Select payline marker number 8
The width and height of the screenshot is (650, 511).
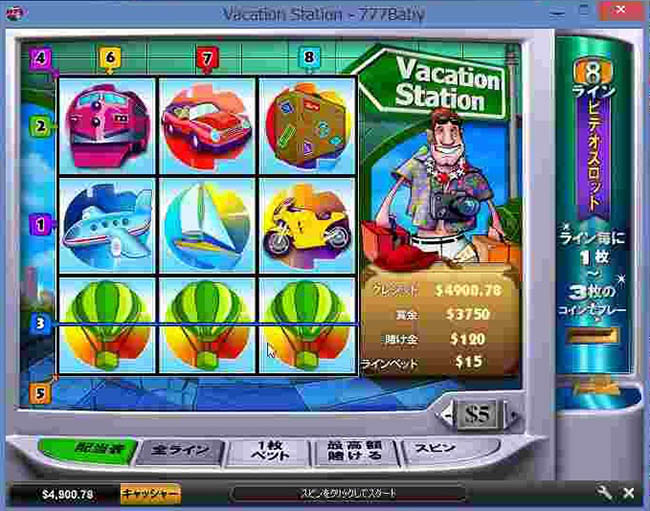[x=308, y=58]
